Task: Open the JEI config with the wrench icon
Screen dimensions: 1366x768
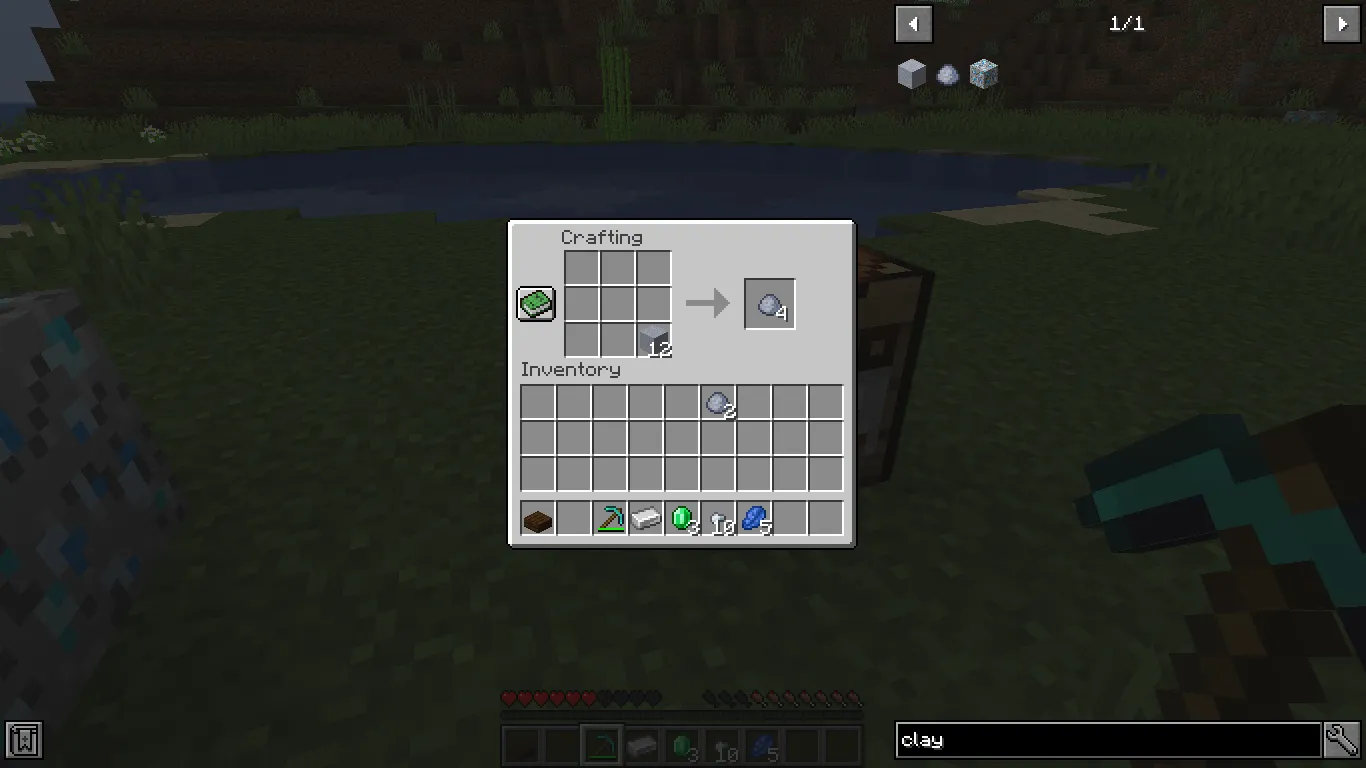Action: pos(1341,740)
